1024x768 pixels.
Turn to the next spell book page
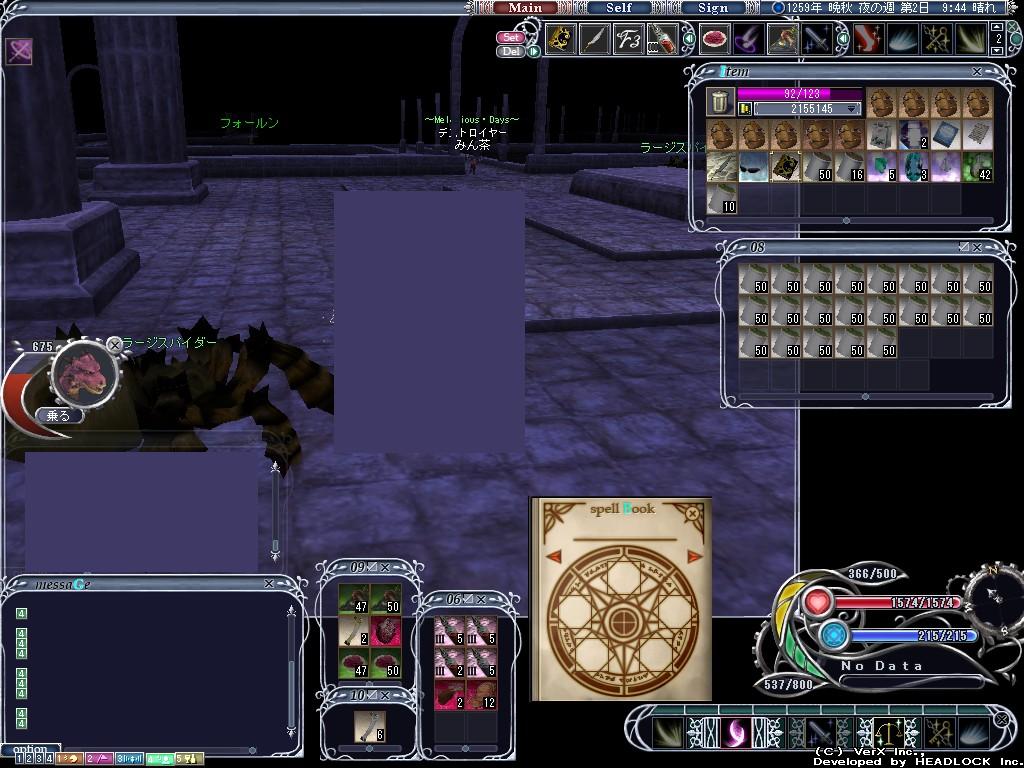[x=694, y=556]
